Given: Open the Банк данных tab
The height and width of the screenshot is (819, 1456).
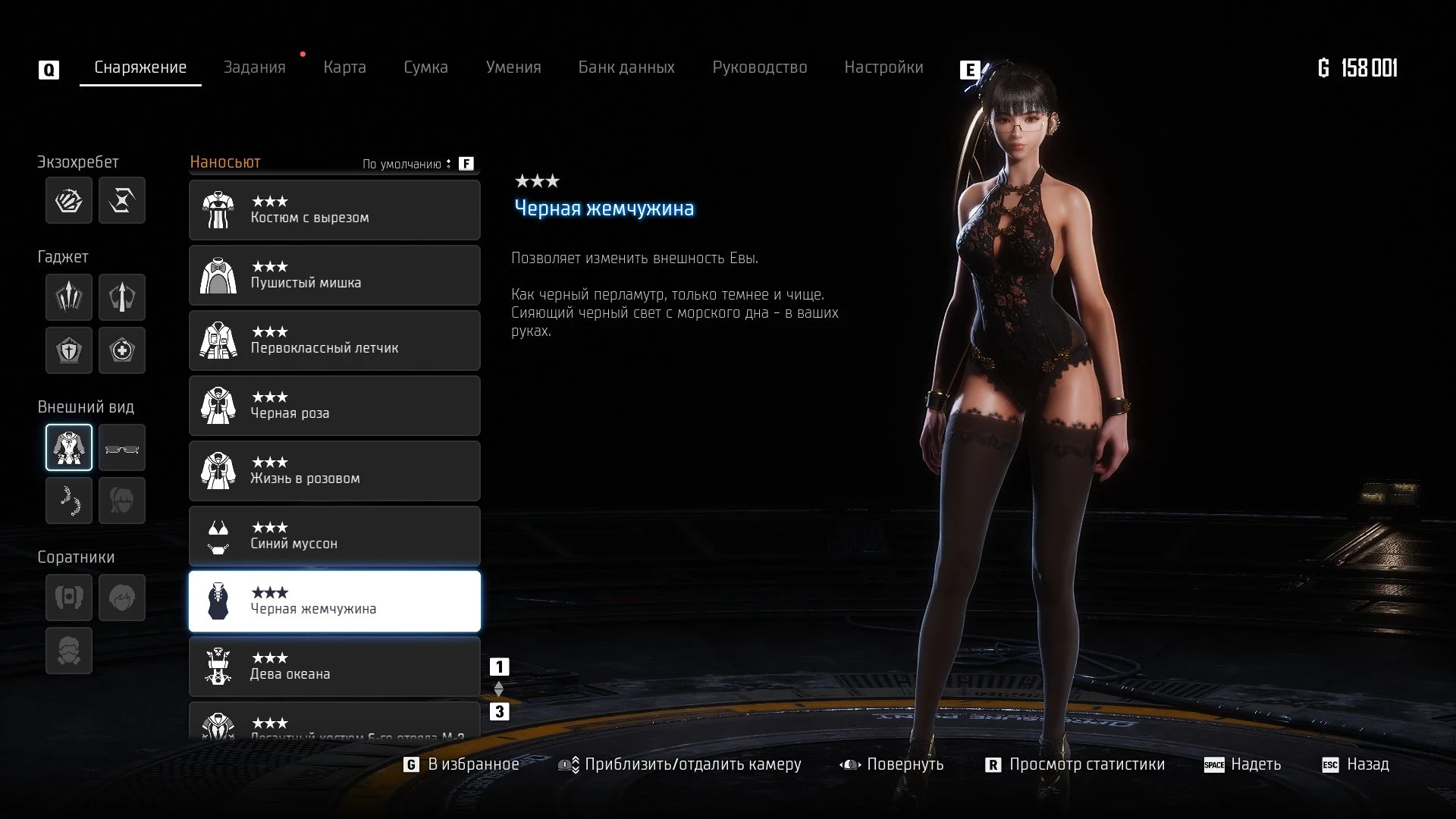Looking at the screenshot, I should pos(626,67).
